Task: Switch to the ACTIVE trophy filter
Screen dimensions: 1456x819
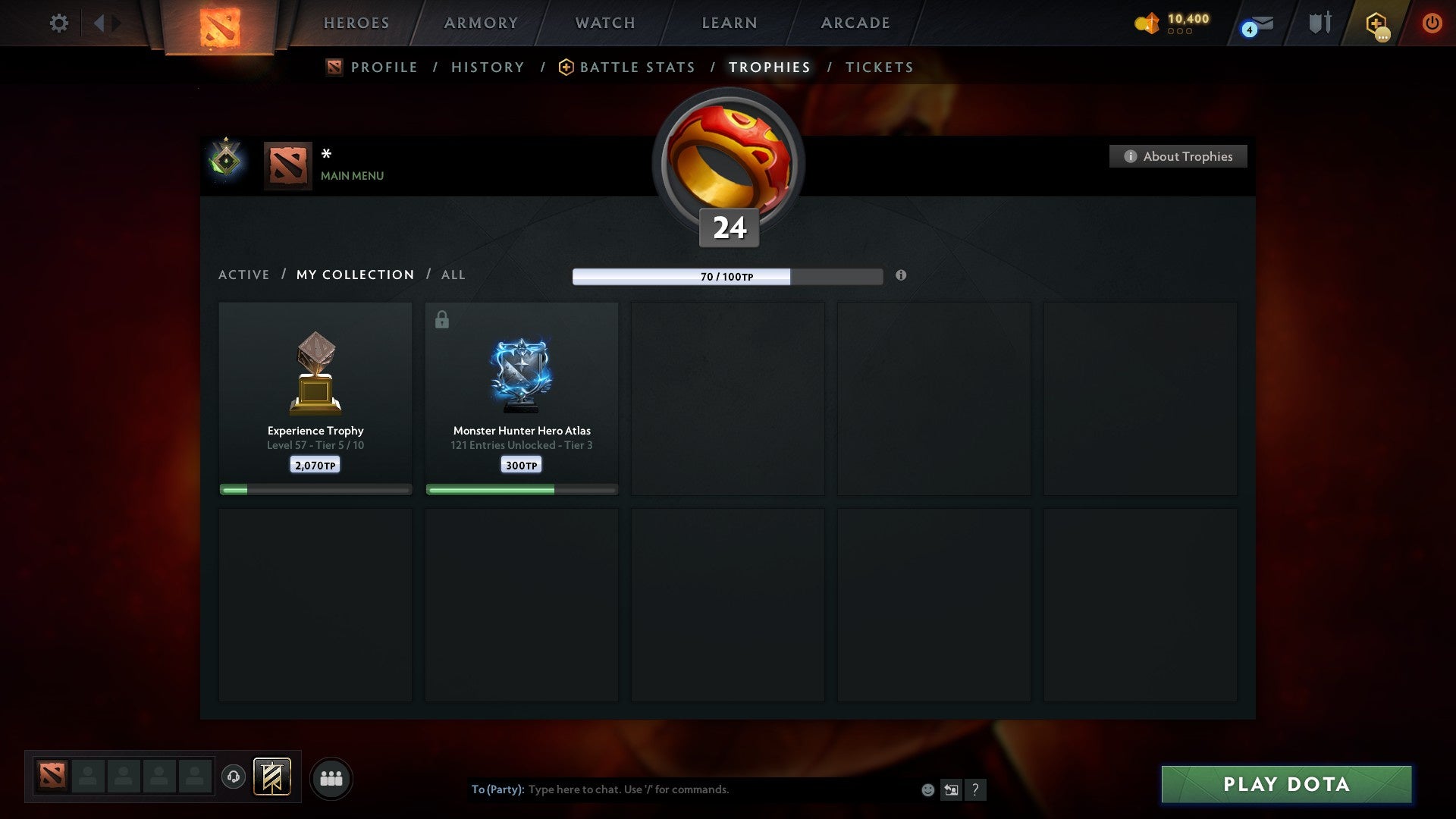Action: [x=244, y=275]
